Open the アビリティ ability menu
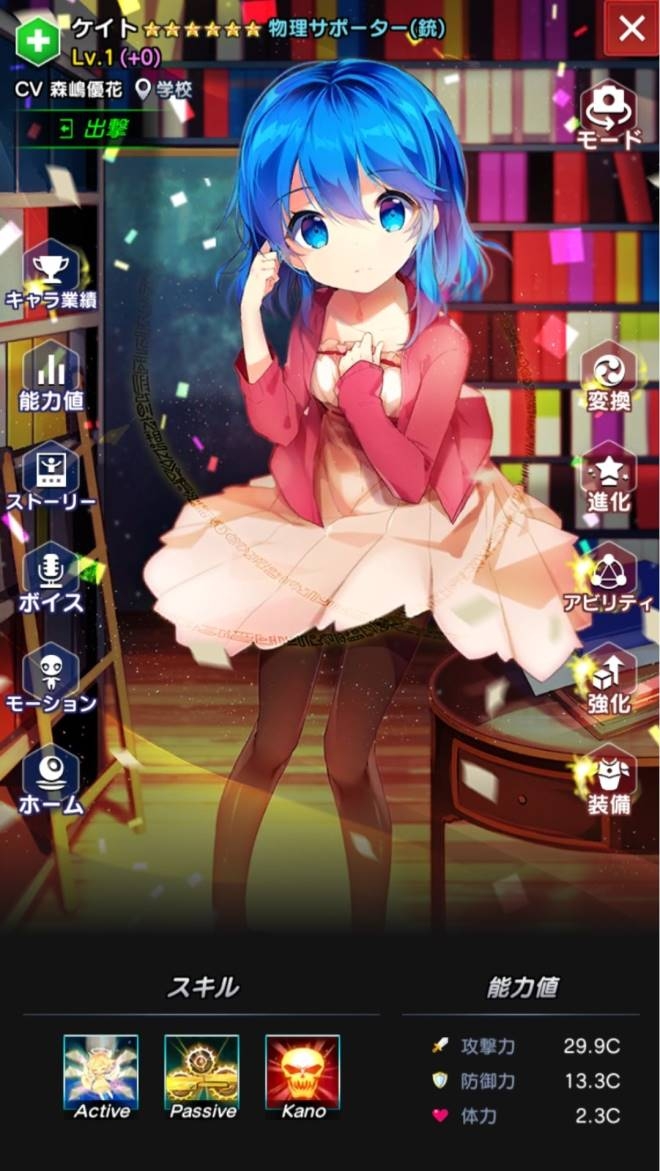 click(x=609, y=580)
